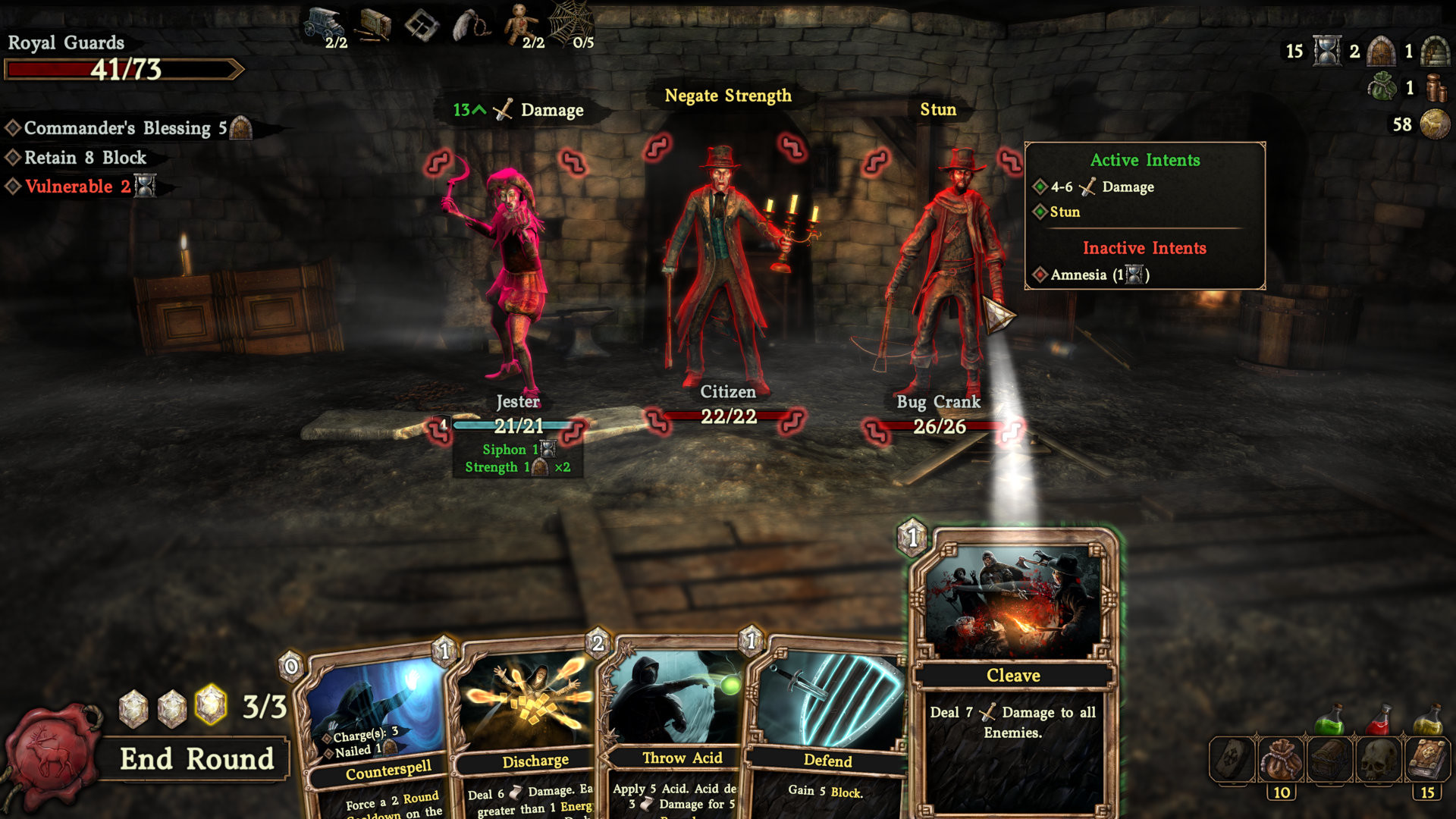End the round with the End Round button
Image resolution: width=1456 pixels, height=819 pixels.
point(196,759)
